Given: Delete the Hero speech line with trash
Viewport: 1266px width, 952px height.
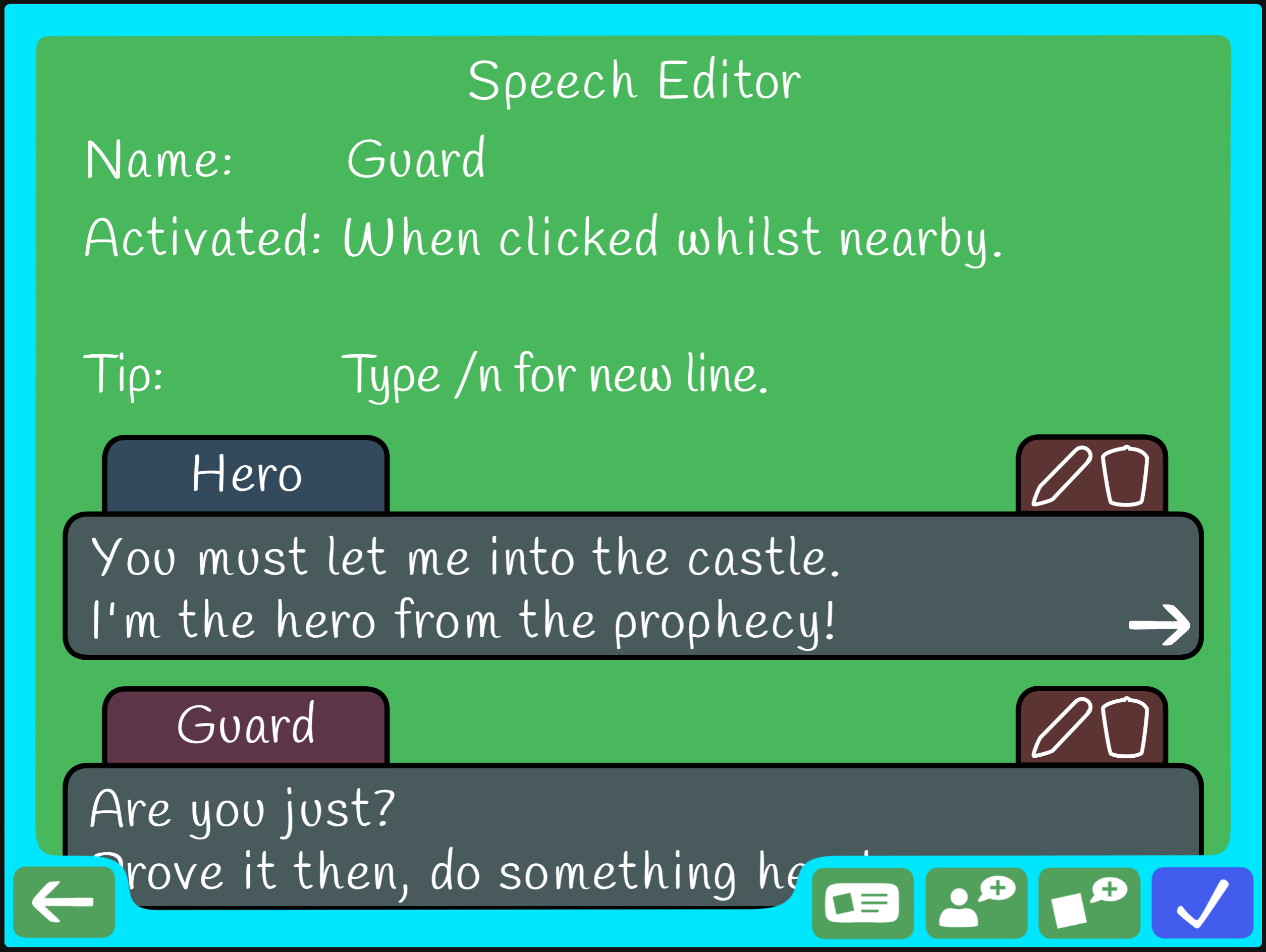Looking at the screenshot, I should coord(1125,476).
